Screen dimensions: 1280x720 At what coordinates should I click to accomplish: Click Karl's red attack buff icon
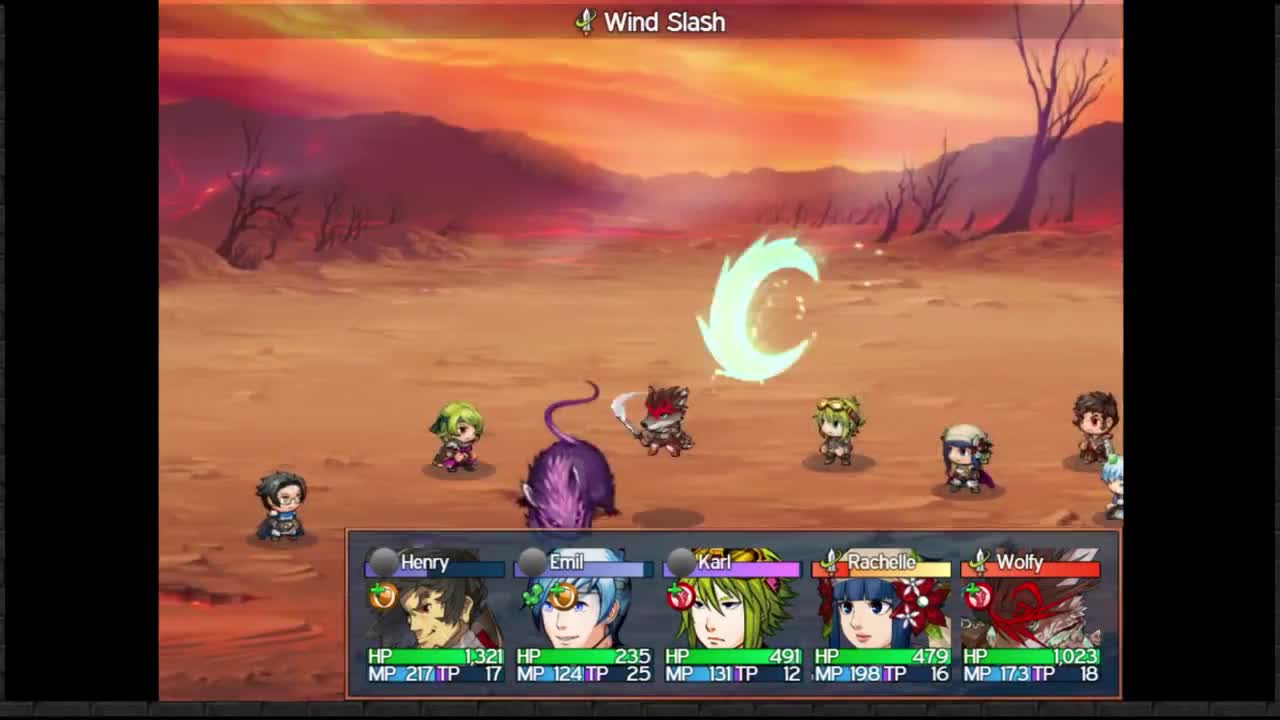coord(678,596)
